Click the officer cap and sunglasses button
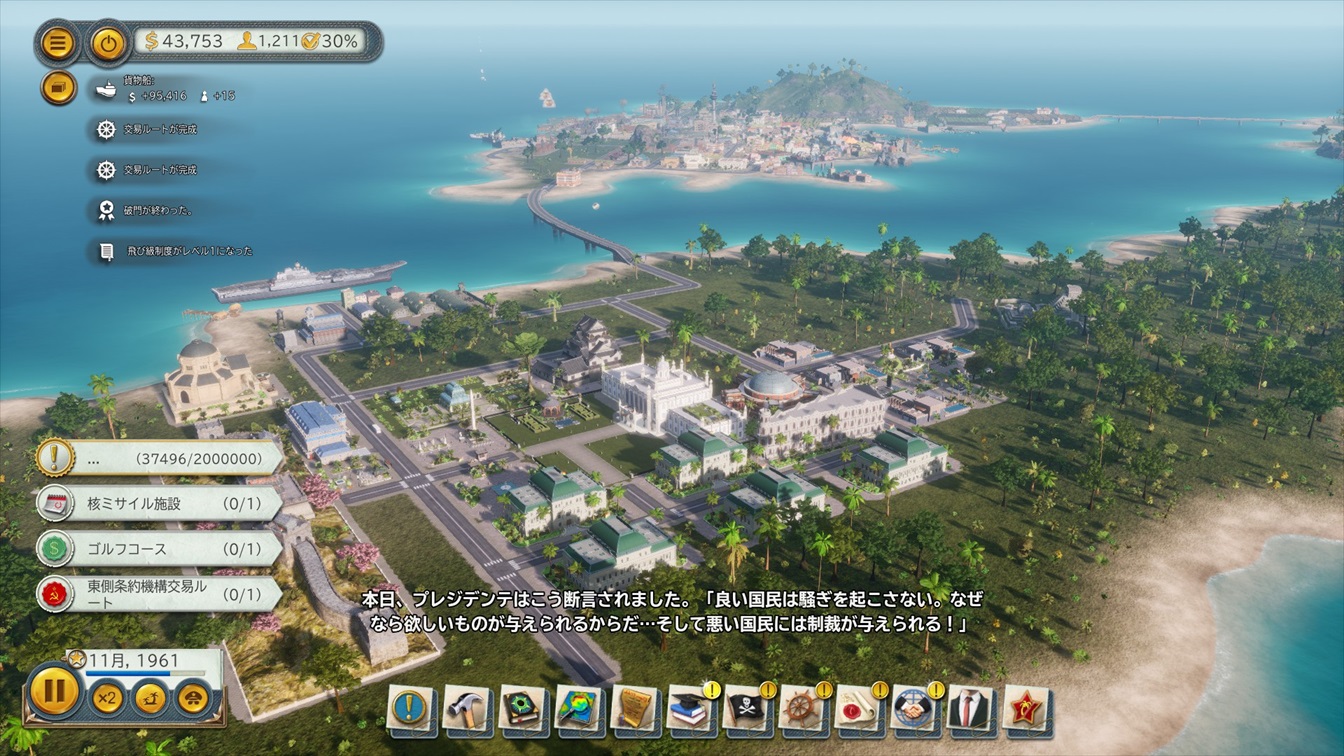 (194, 697)
